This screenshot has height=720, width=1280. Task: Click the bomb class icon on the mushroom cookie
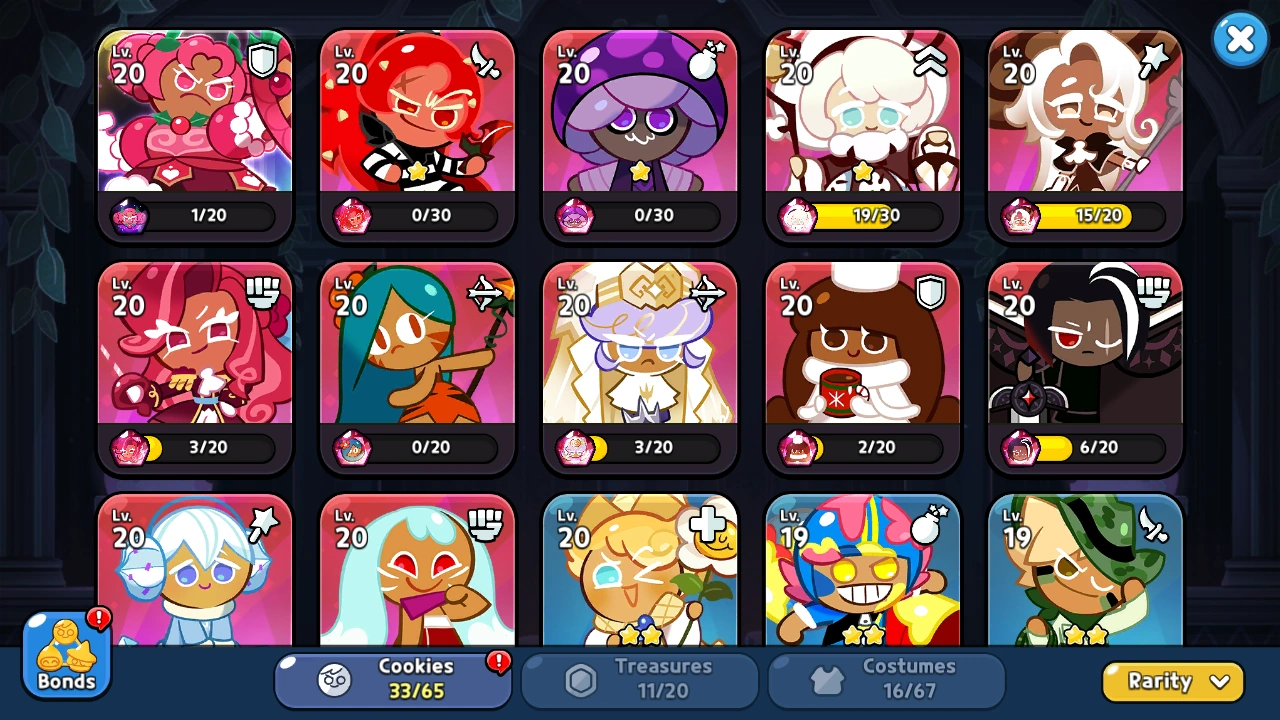(705, 59)
